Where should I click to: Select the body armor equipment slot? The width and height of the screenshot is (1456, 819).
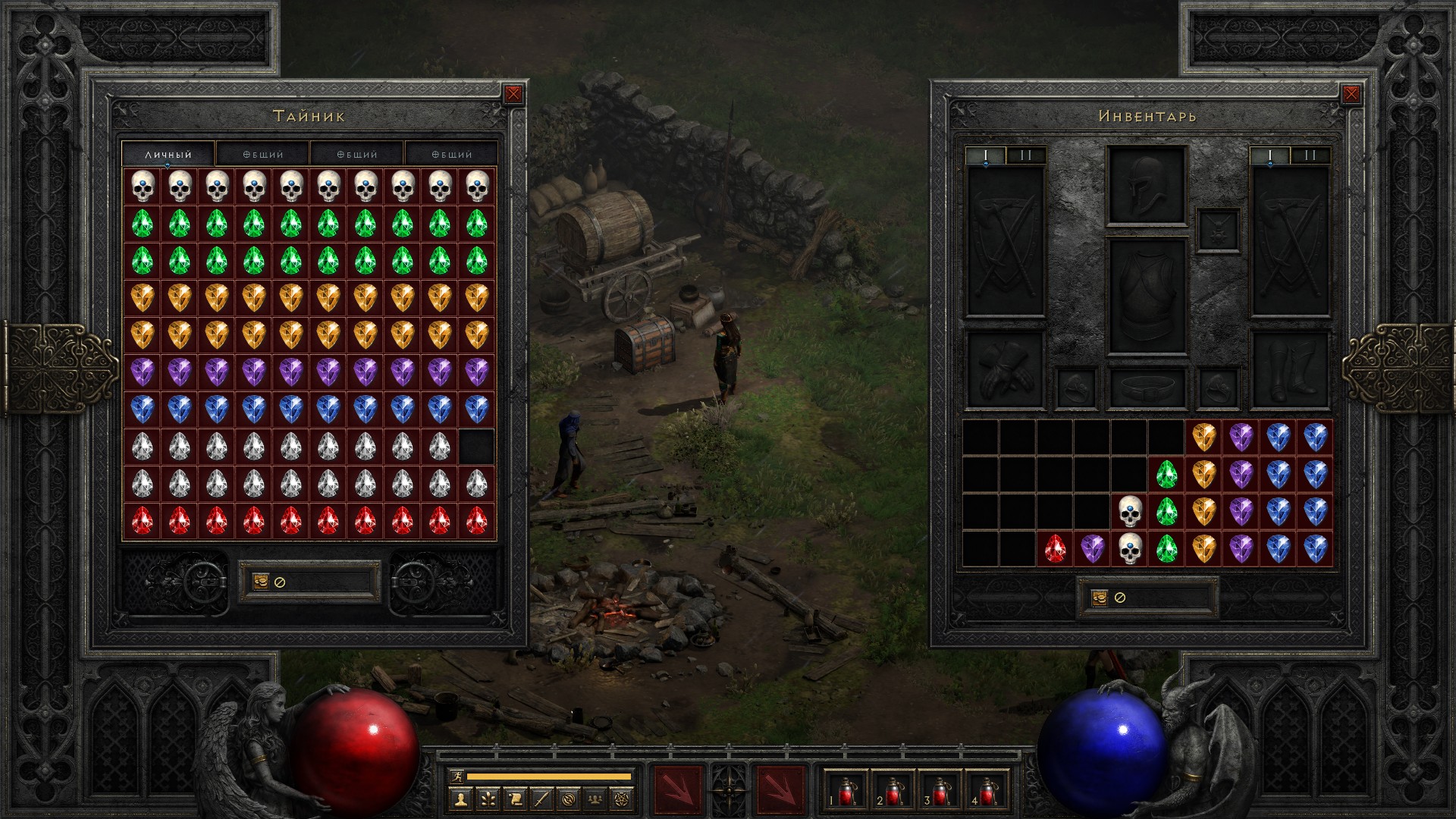(x=1146, y=297)
